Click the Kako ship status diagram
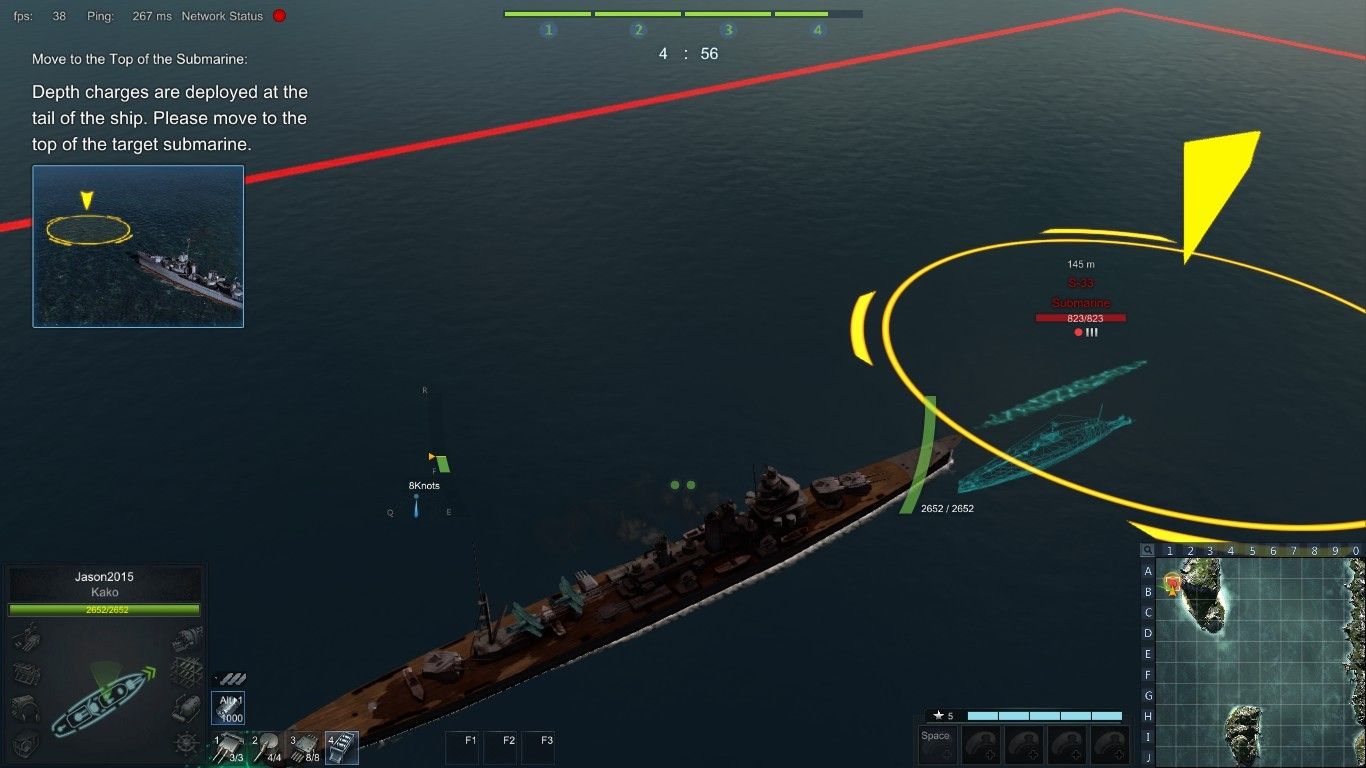 coord(105,692)
